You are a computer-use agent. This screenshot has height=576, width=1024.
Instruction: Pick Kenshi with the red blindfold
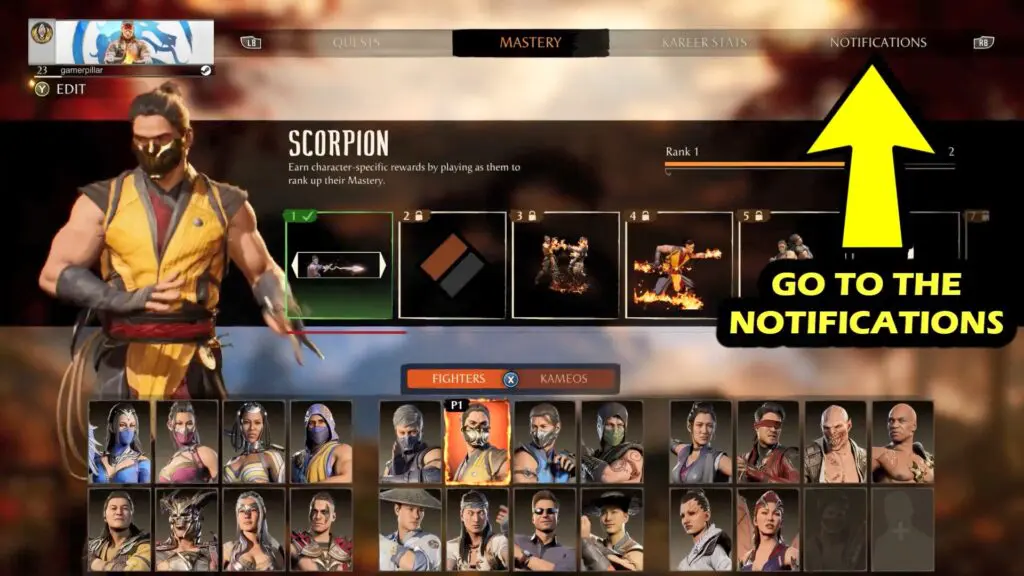[768, 442]
